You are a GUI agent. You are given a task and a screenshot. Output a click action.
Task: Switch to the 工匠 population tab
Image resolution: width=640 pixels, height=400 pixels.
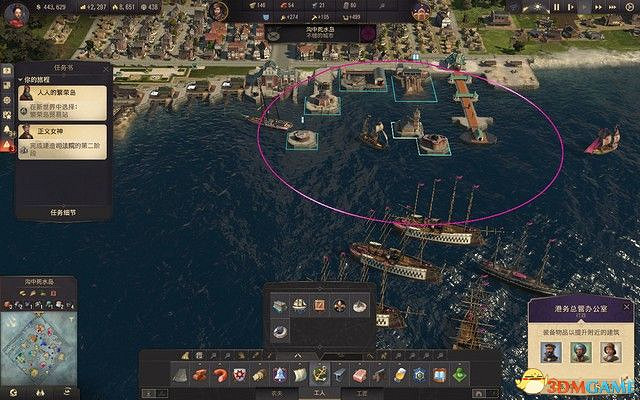(x=362, y=393)
